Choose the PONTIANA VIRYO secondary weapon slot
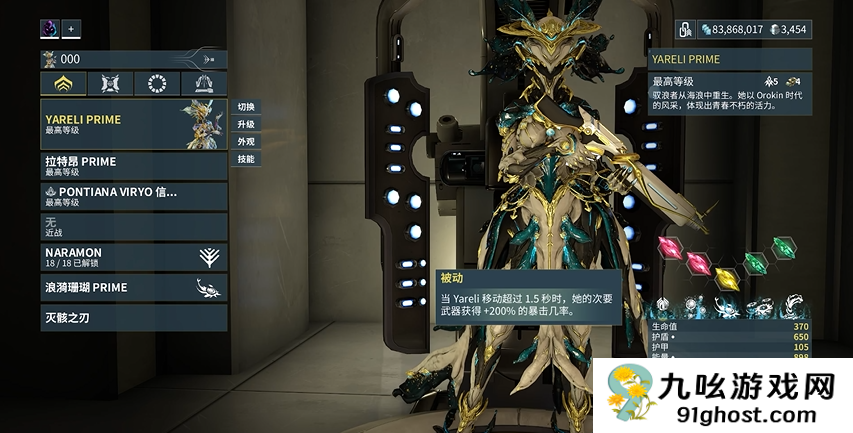 point(134,196)
